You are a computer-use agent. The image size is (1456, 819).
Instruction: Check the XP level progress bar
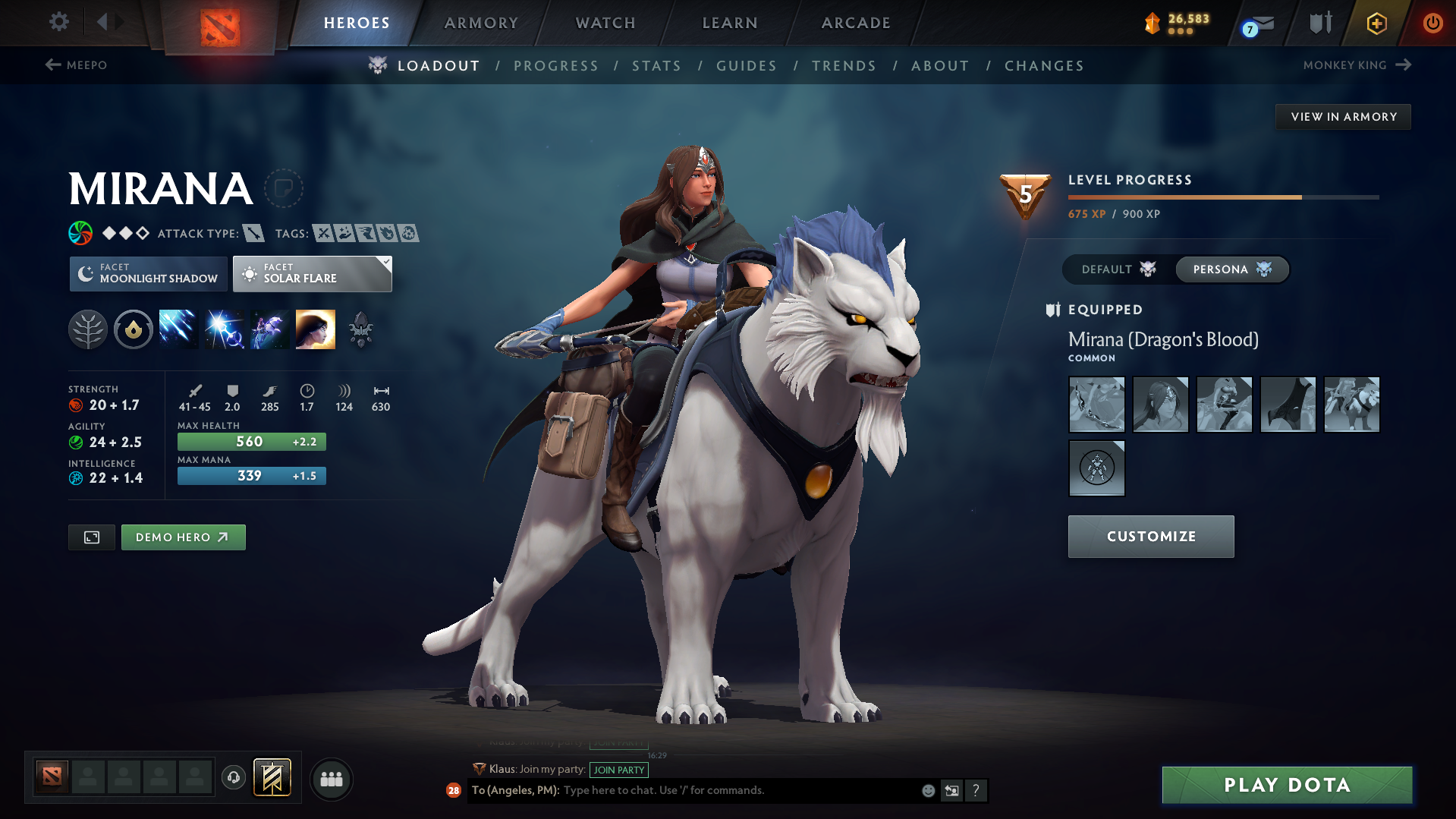1222,198
